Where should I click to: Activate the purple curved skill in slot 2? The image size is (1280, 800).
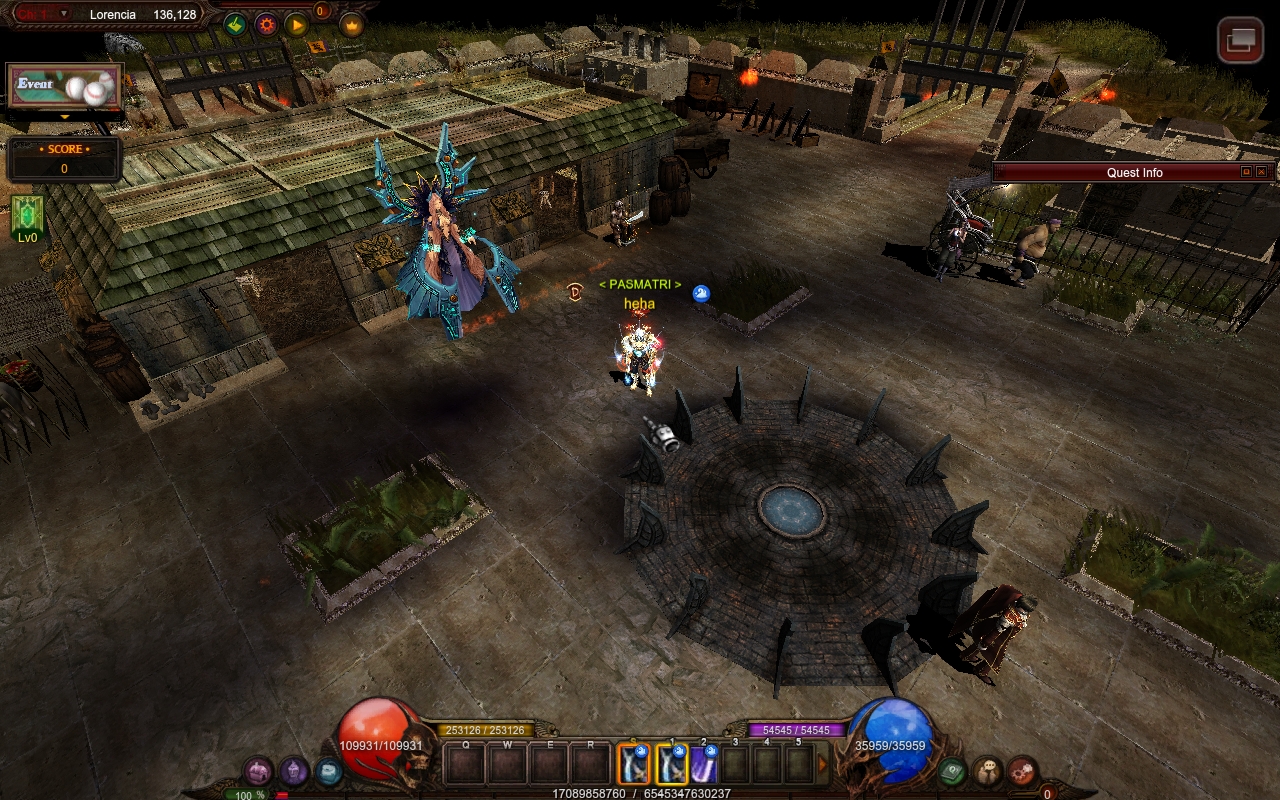point(704,764)
